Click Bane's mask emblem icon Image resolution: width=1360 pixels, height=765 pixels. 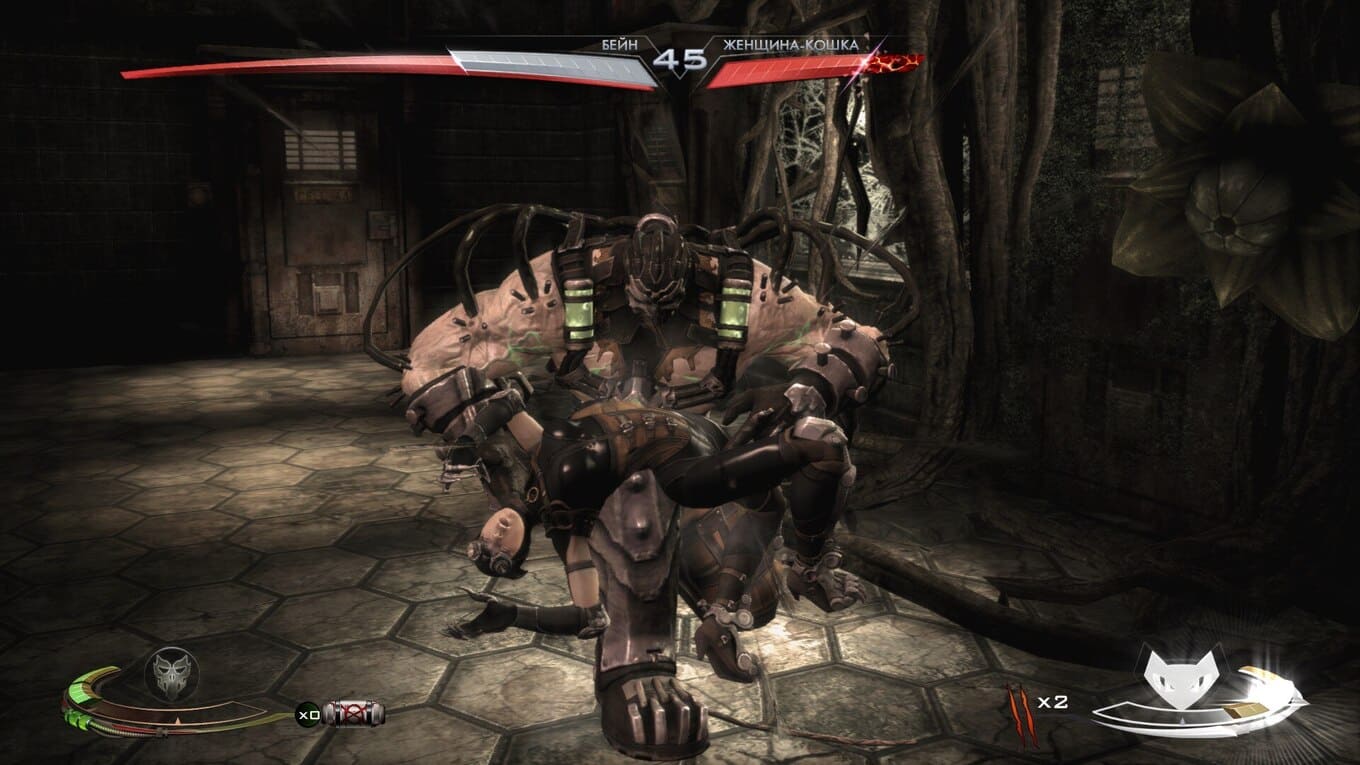[172, 673]
